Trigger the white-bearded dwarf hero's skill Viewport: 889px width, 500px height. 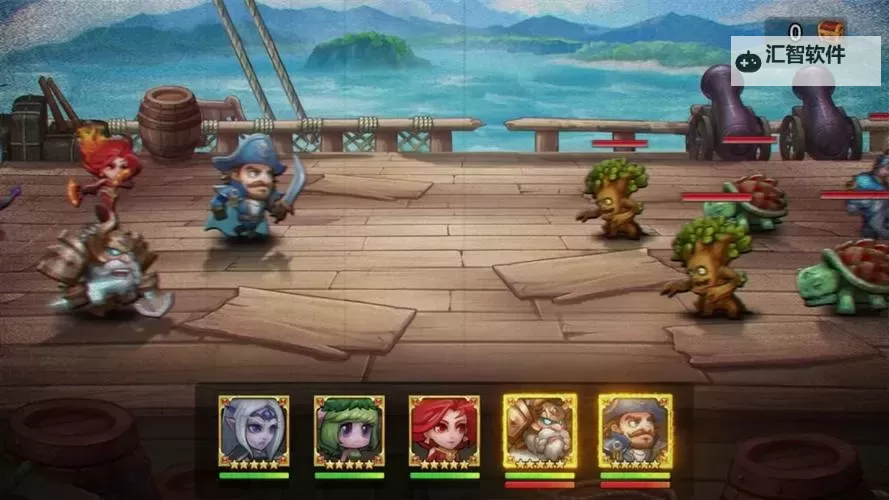tap(539, 431)
